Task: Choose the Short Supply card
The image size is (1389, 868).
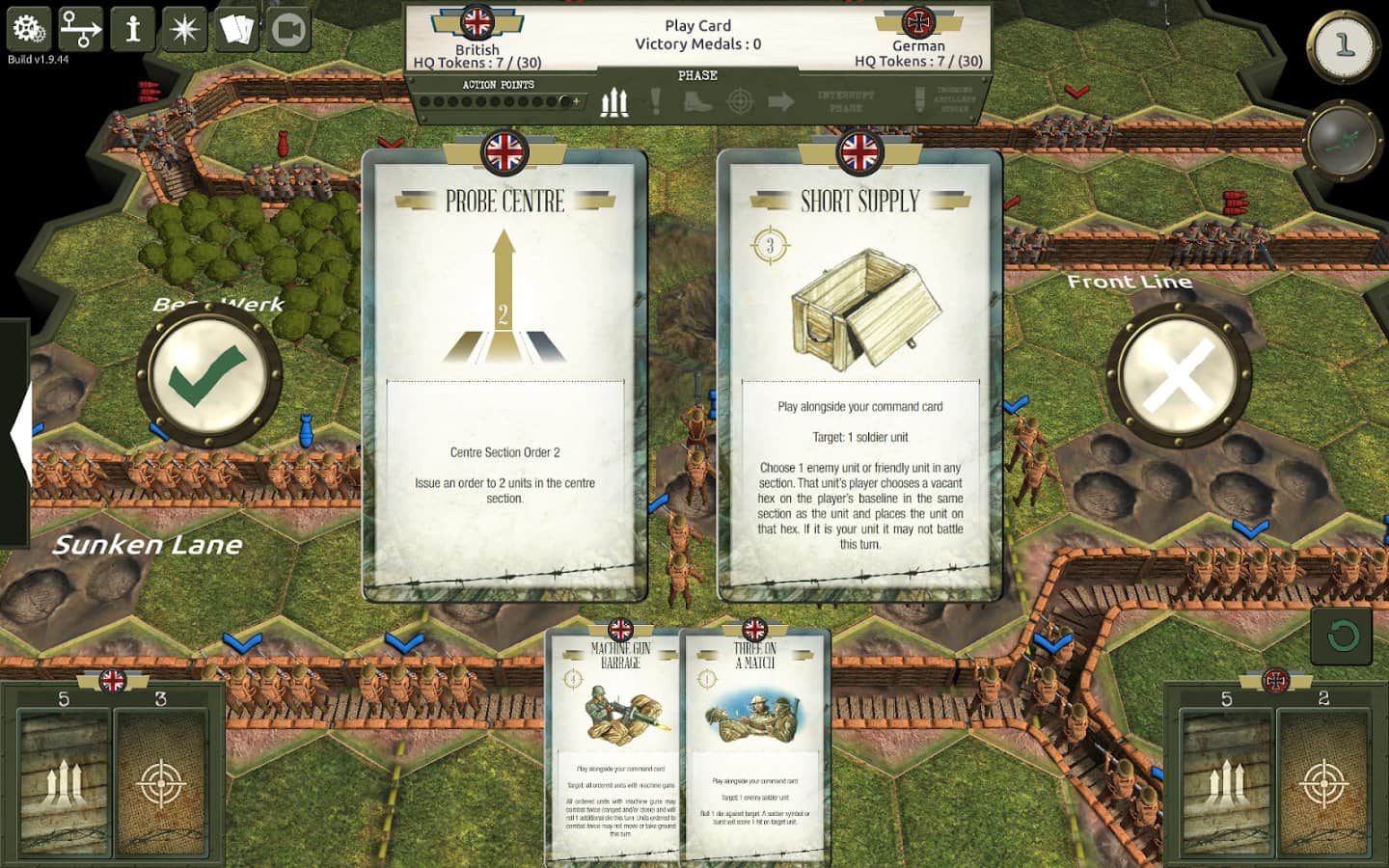Action: [x=859, y=376]
